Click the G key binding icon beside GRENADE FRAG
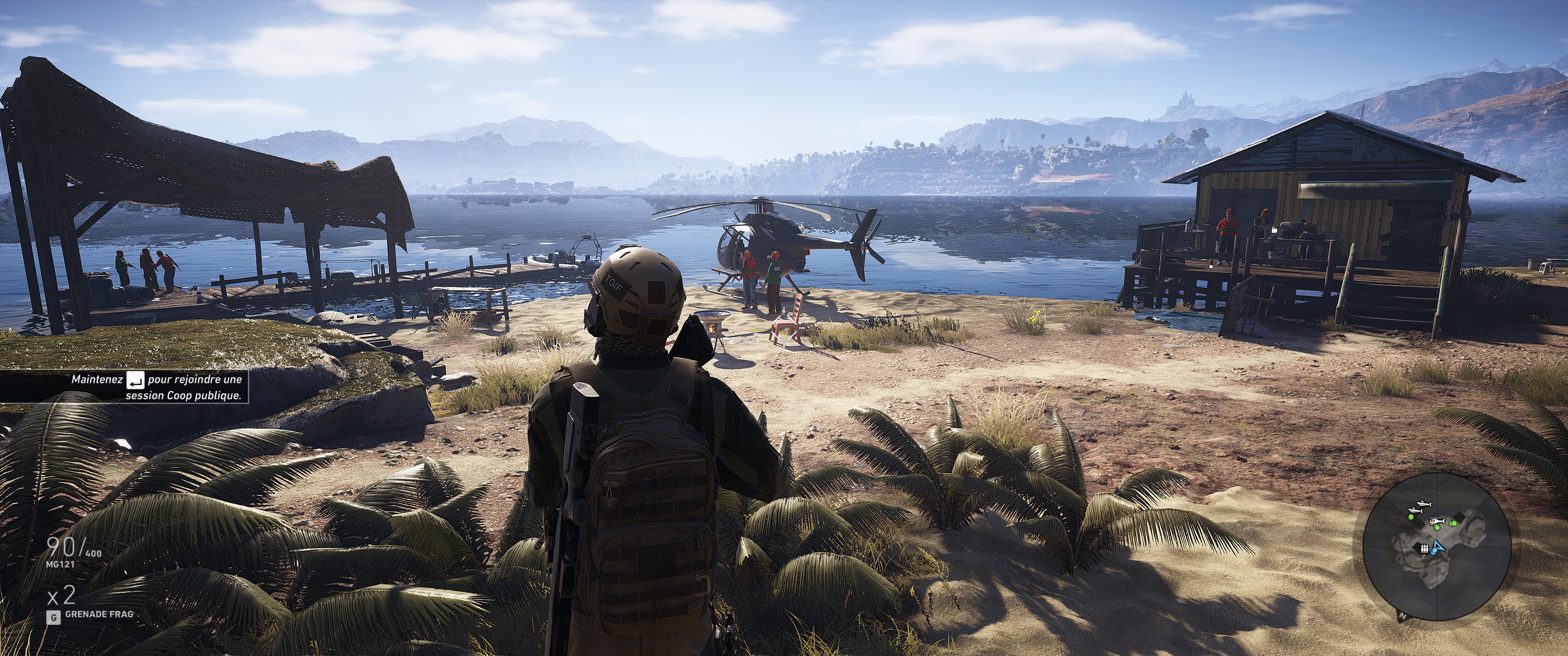The width and height of the screenshot is (1568, 656). (x=54, y=617)
